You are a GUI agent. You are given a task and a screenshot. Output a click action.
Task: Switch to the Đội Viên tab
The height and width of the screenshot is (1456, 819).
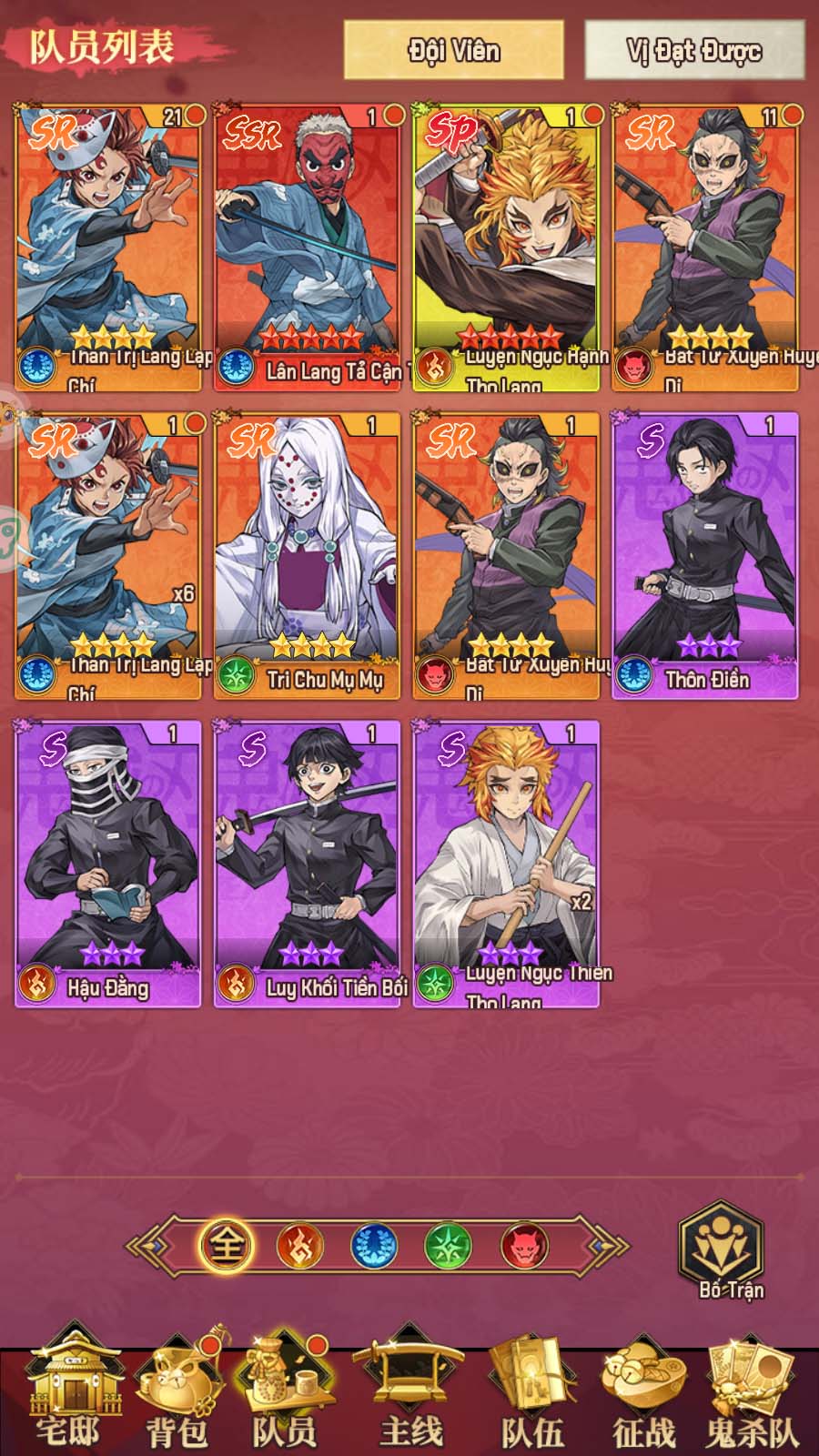pos(453,49)
